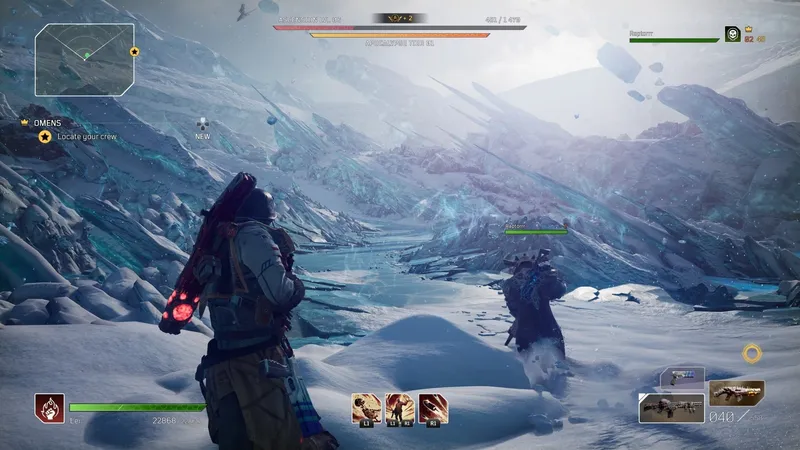Select the pistol sidearm weapon slot
The height and width of the screenshot is (450, 800).
click(x=683, y=379)
